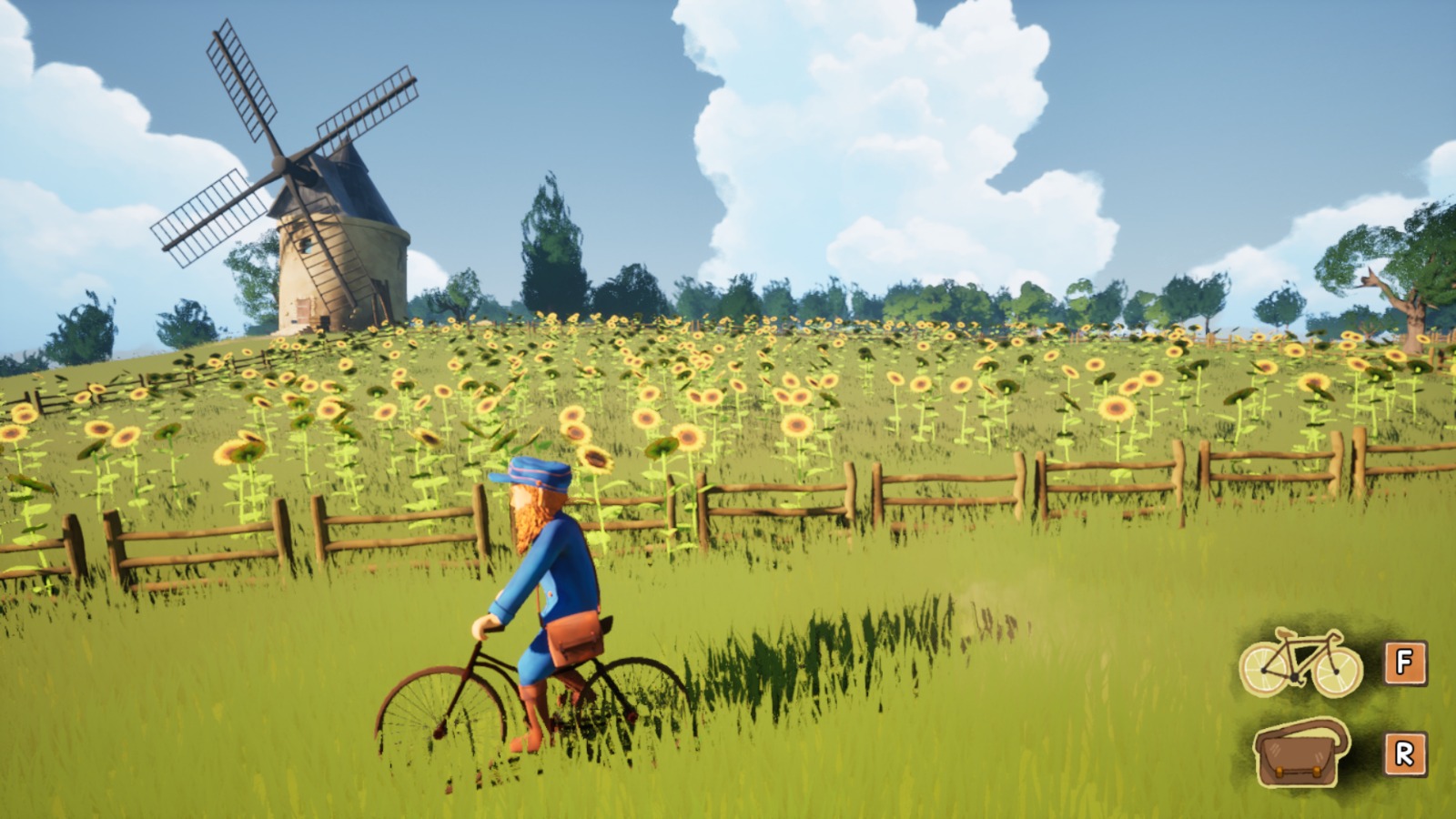Open the leather satchel bag icon
This screenshot has width=1456, height=819.
pos(1301,753)
